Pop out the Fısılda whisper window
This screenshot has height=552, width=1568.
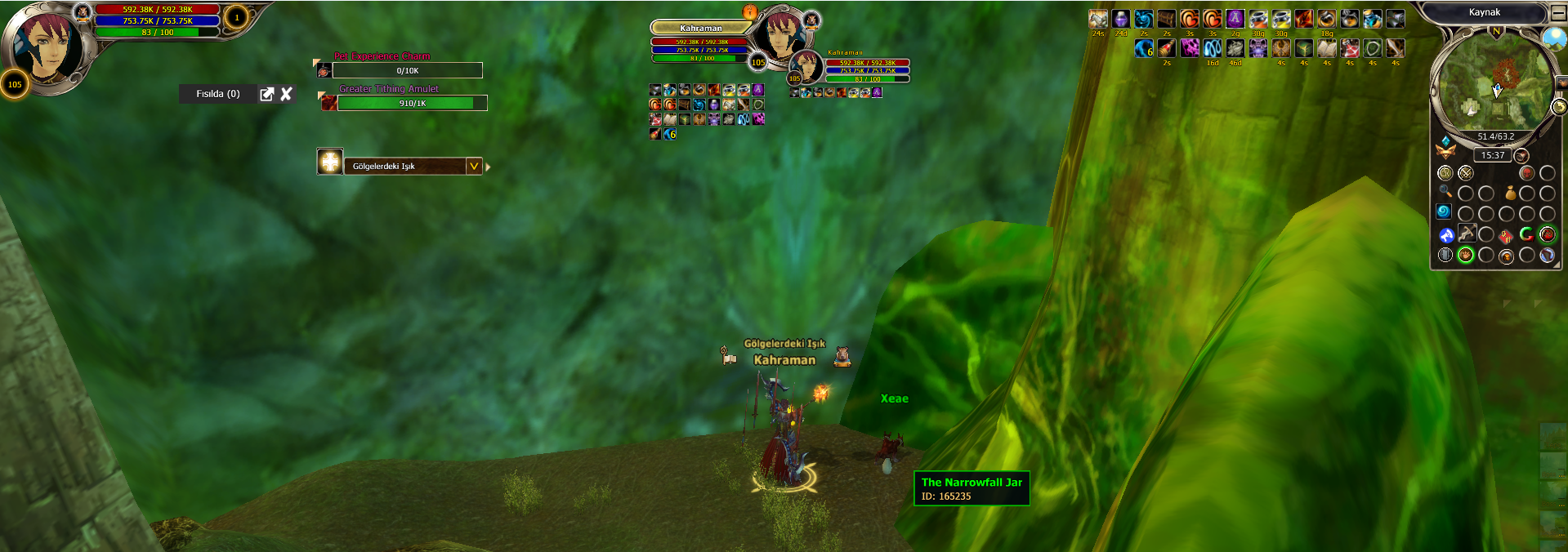click(266, 94)
